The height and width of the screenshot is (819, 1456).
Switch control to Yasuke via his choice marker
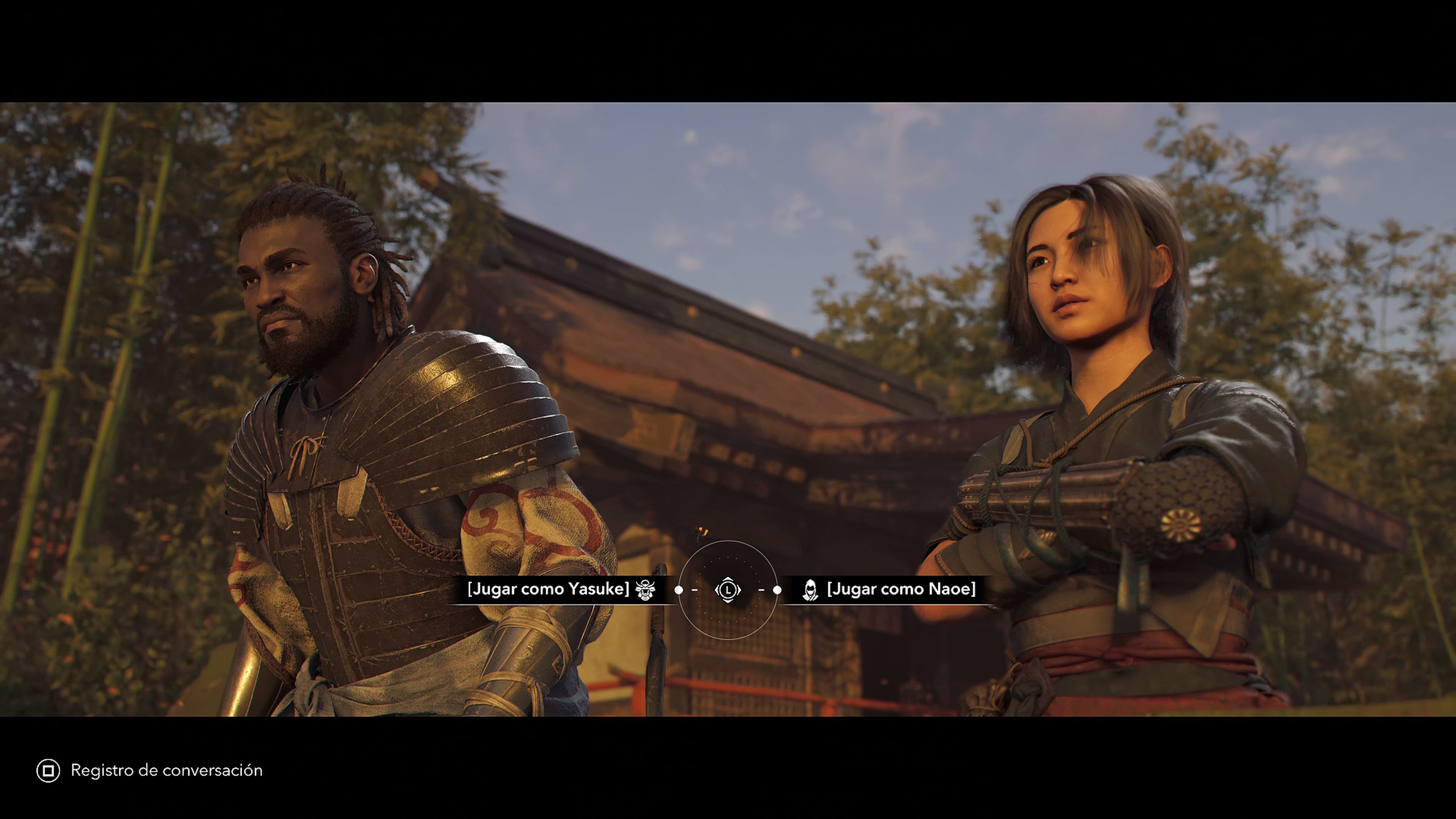[x=679, y=590]
